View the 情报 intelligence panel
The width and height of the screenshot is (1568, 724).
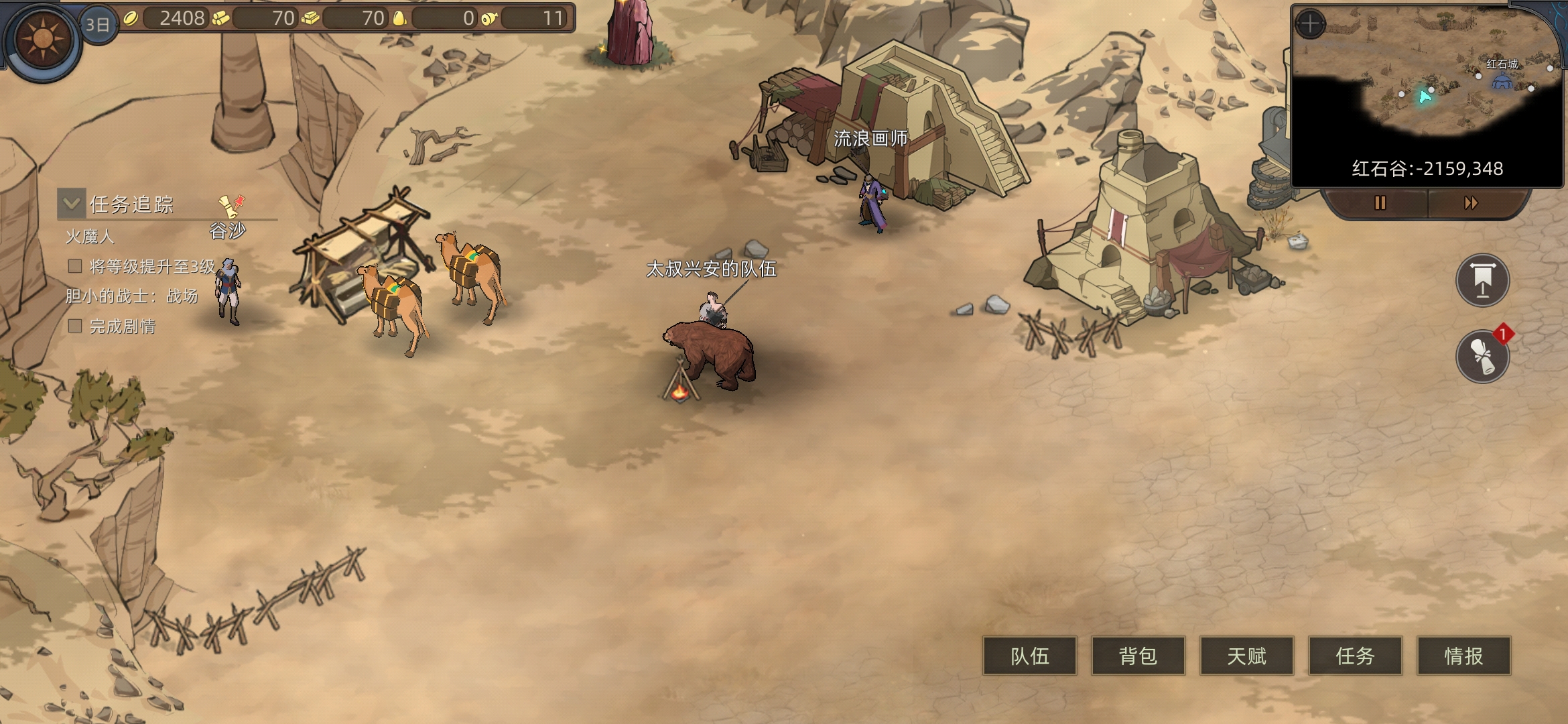[1463, 656]
